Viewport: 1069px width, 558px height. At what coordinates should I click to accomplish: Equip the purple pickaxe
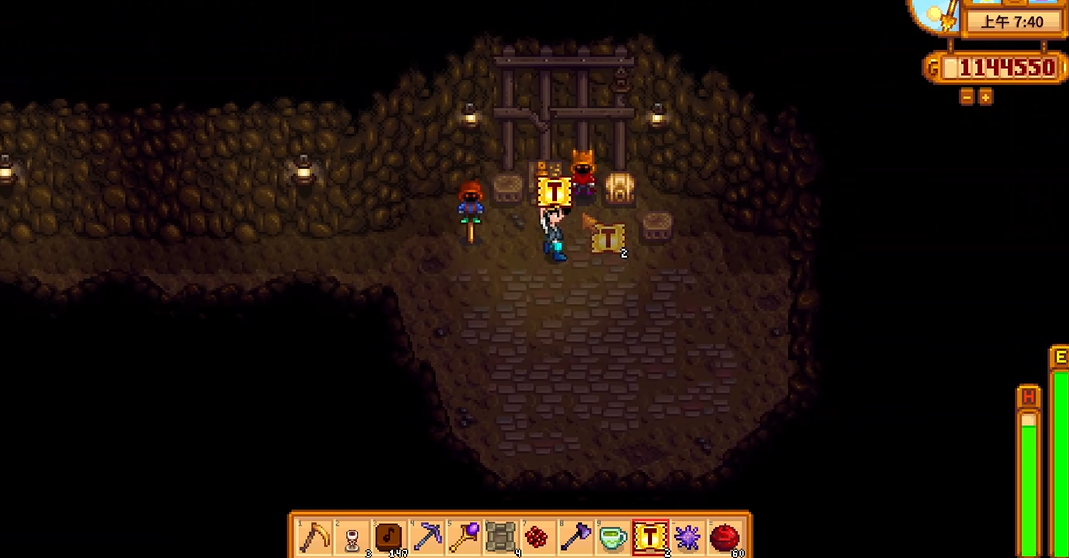click(427, 537)
